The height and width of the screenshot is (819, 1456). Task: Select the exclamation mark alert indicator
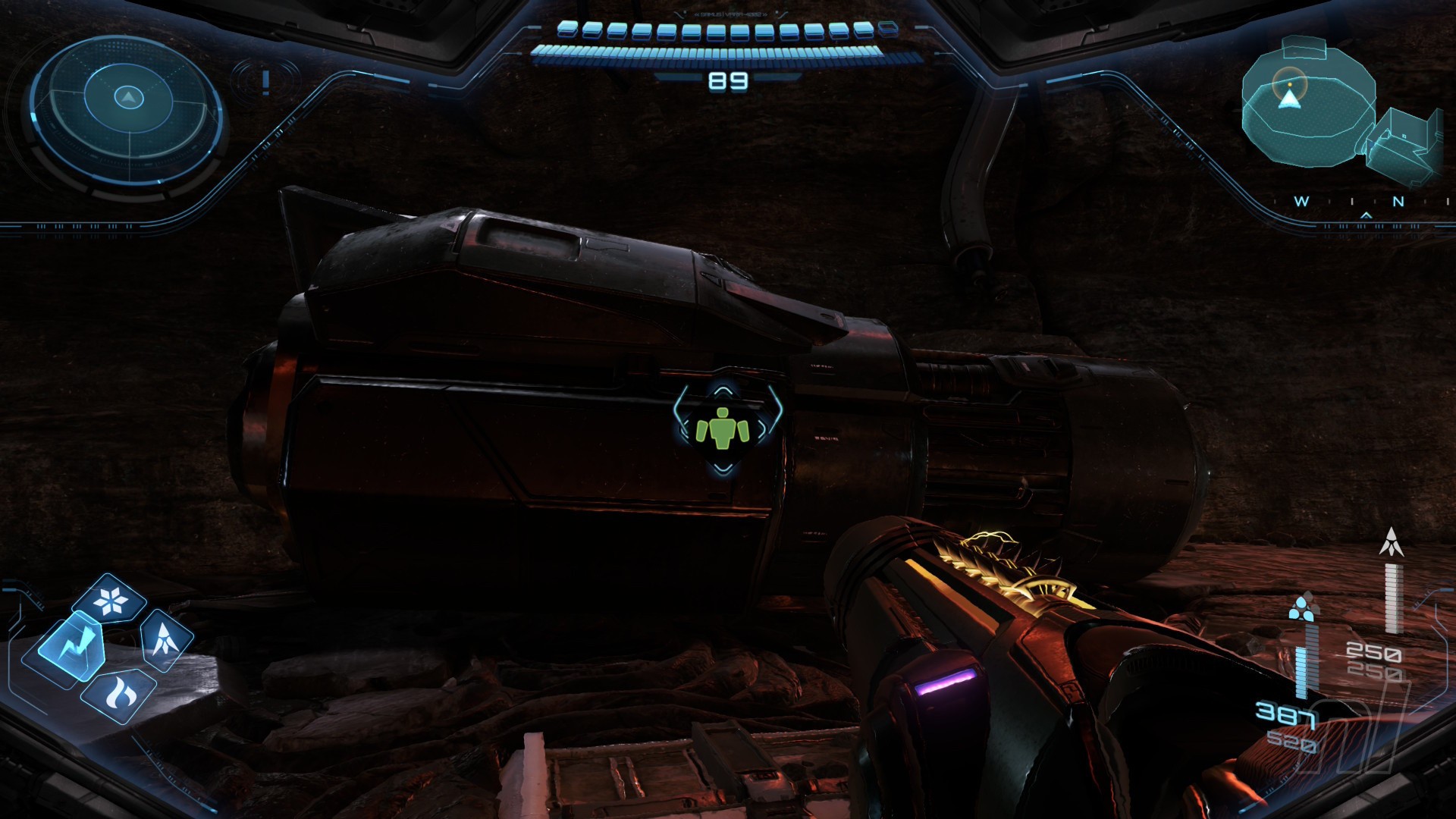[x=265, y=81]
